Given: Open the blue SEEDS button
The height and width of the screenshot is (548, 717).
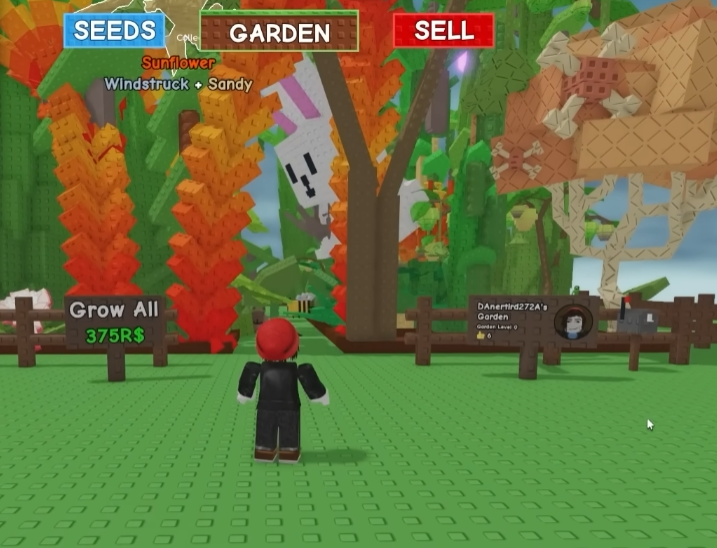Looking at the screenshot, I should [x=115, y=30].
